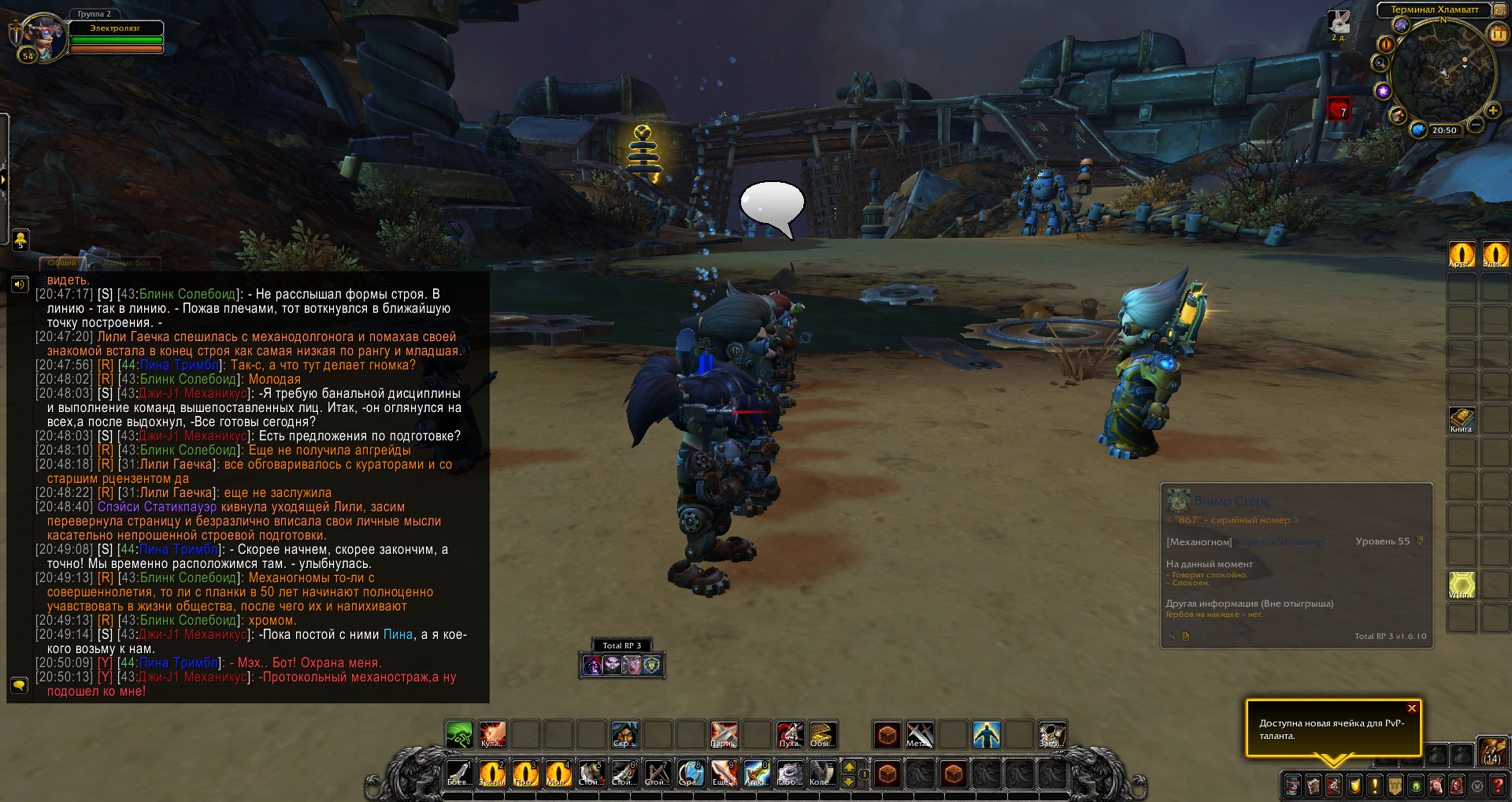Viewport: 1512px width, 802px height.
Task: Open help via the red question mark
Action: (1498, 785)
